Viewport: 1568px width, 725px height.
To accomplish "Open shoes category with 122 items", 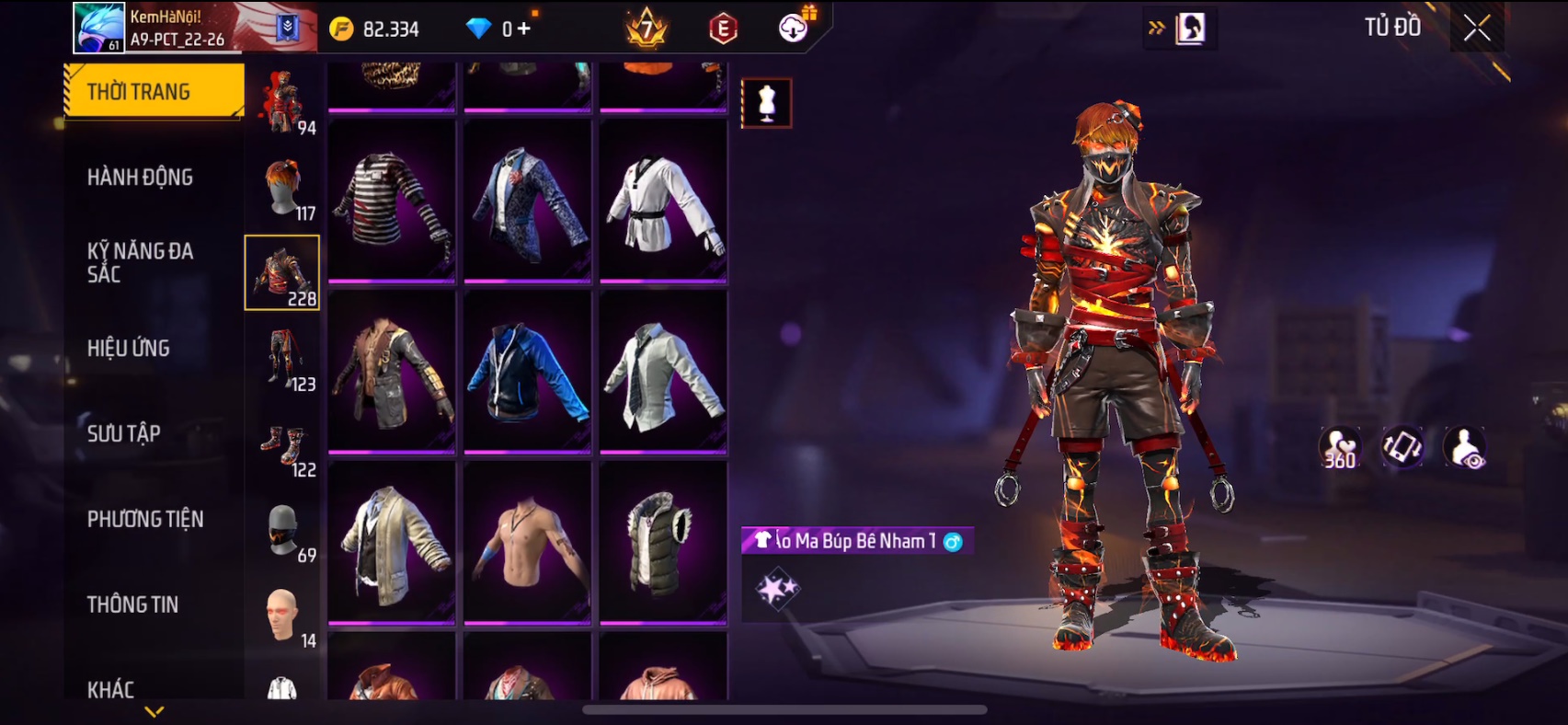I will (x=283, y=445).
